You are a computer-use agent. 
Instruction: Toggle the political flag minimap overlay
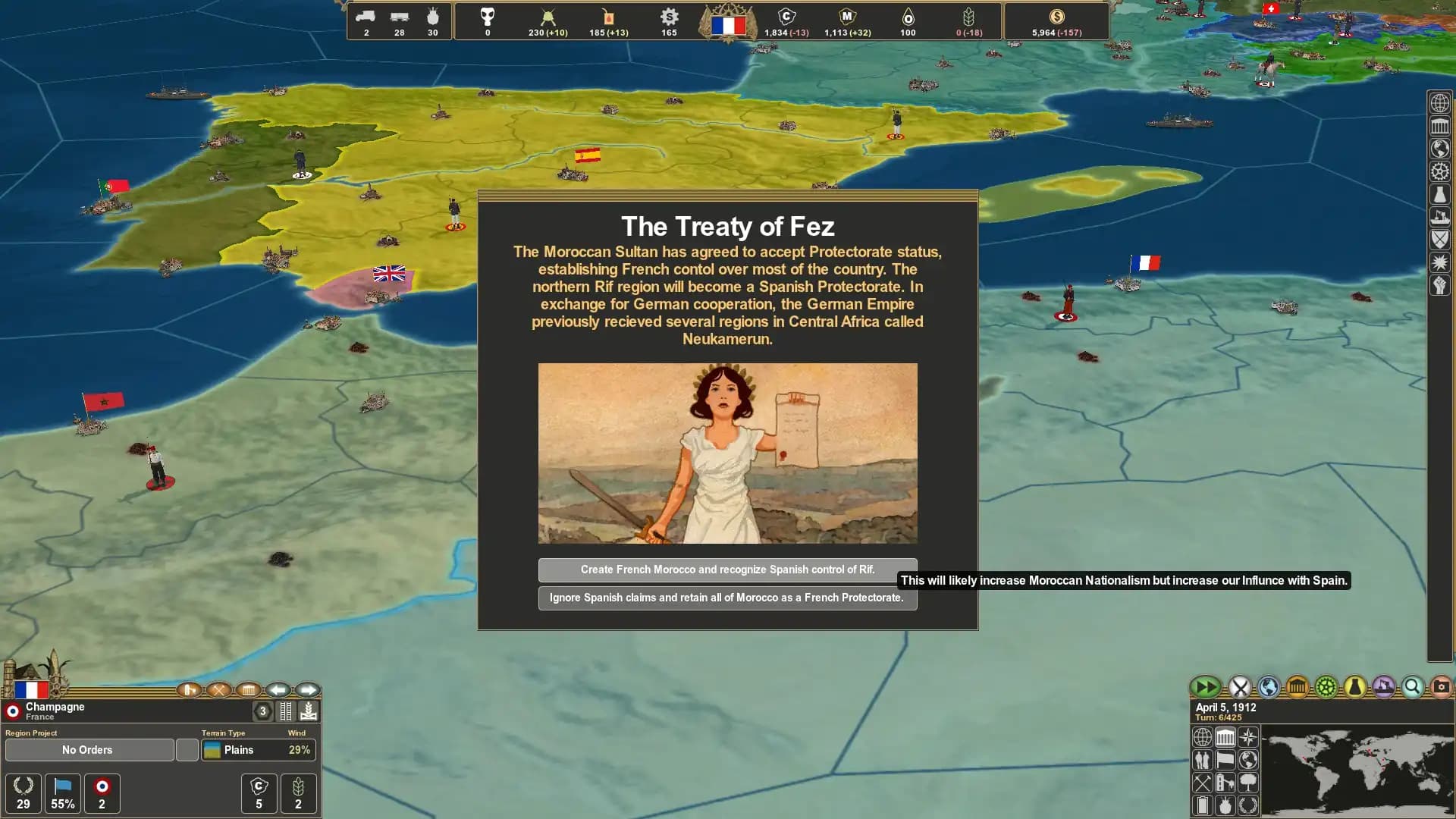1225,760
